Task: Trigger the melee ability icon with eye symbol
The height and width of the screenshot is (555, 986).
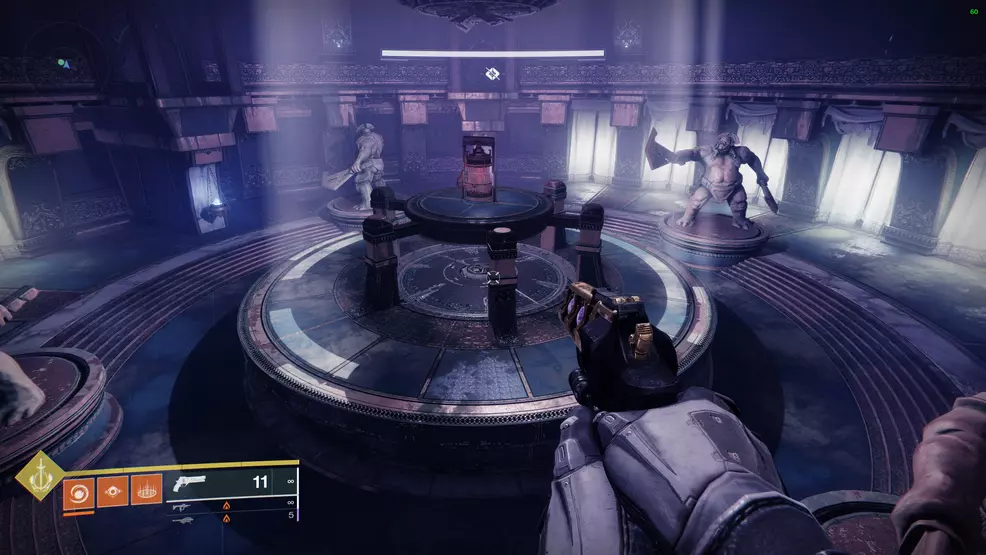Action: click(112, 492)
